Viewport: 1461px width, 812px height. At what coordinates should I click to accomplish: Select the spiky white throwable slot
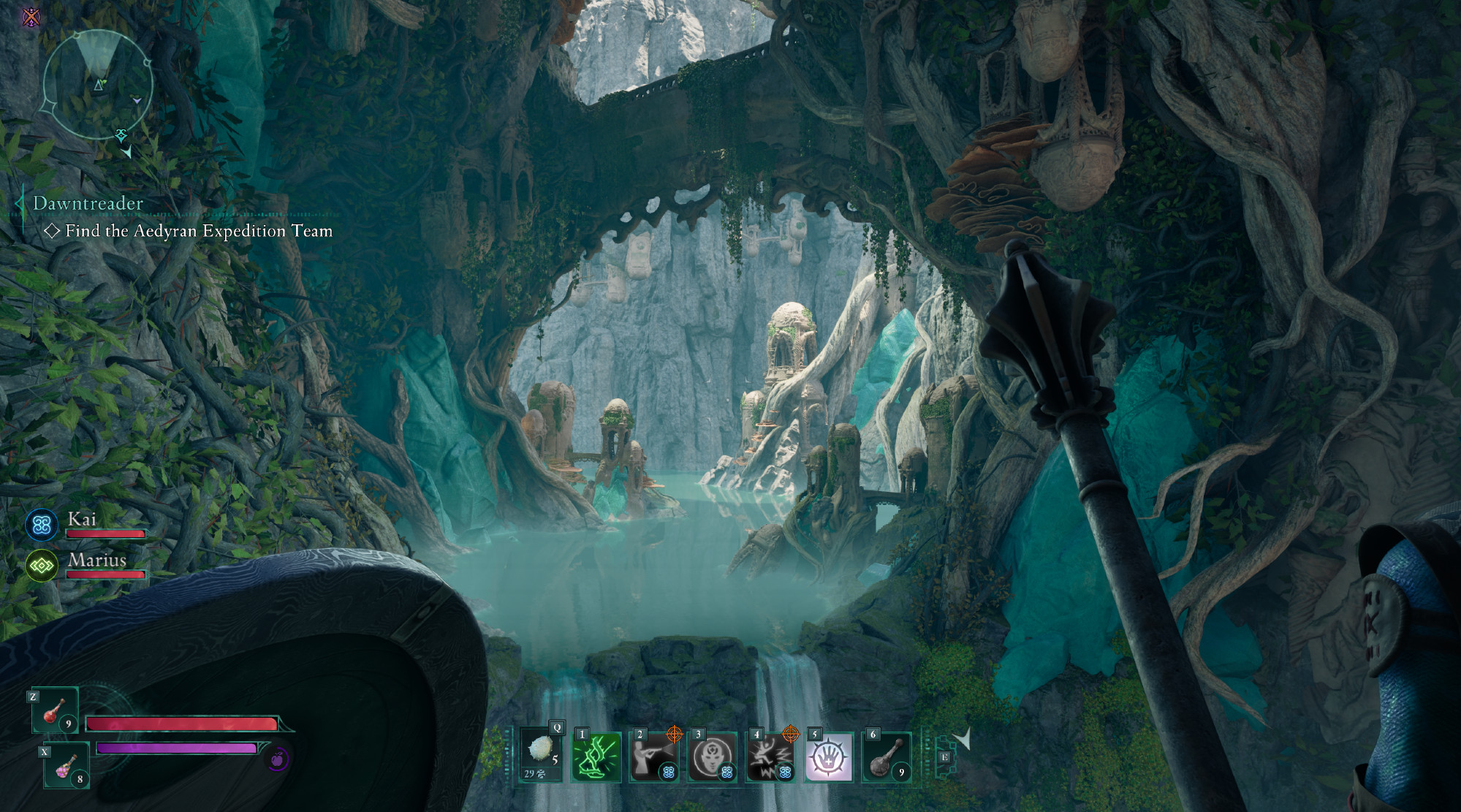(x=542, y=755)
